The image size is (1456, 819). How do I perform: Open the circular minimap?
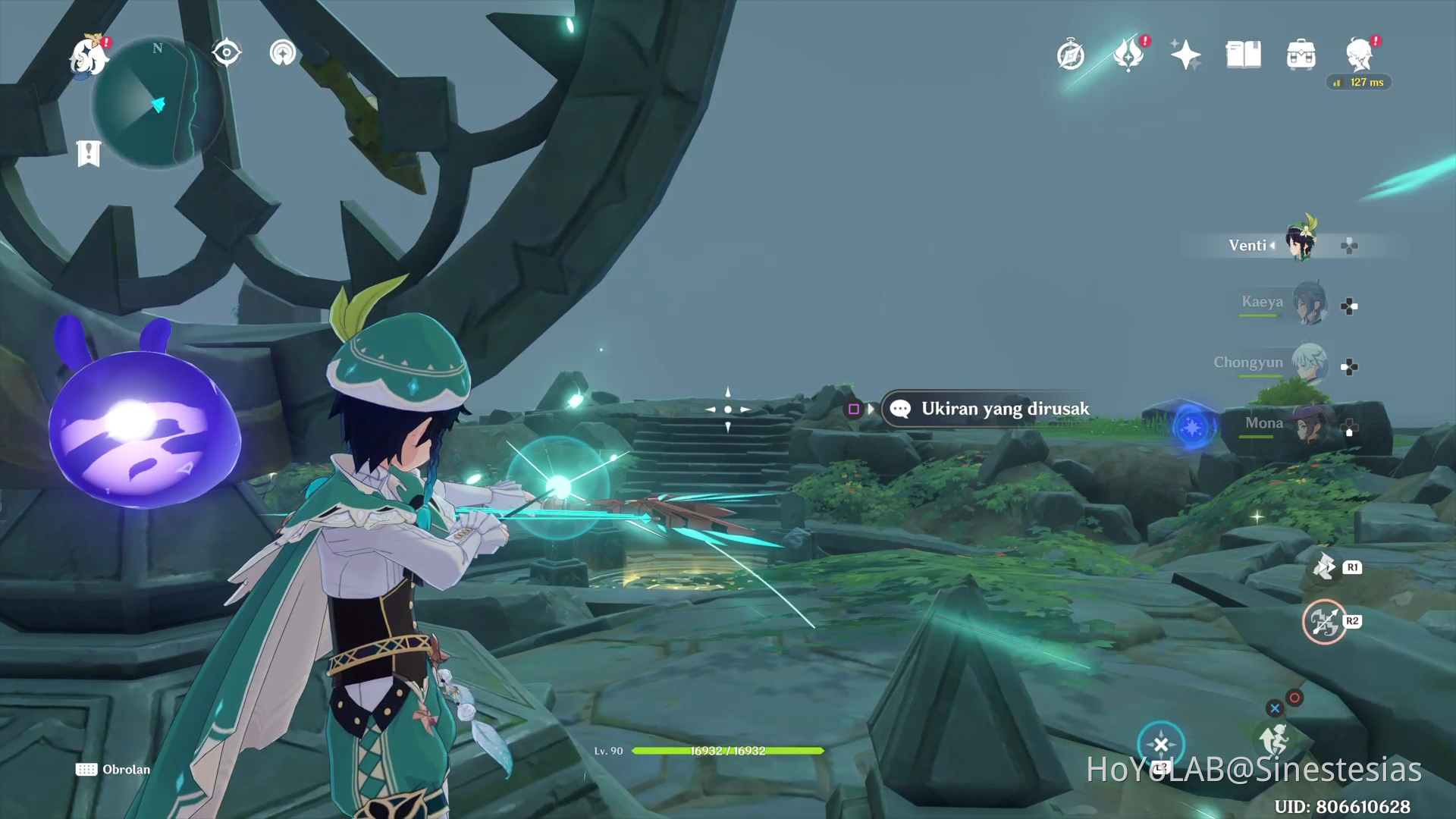click(x=158, y=102)
